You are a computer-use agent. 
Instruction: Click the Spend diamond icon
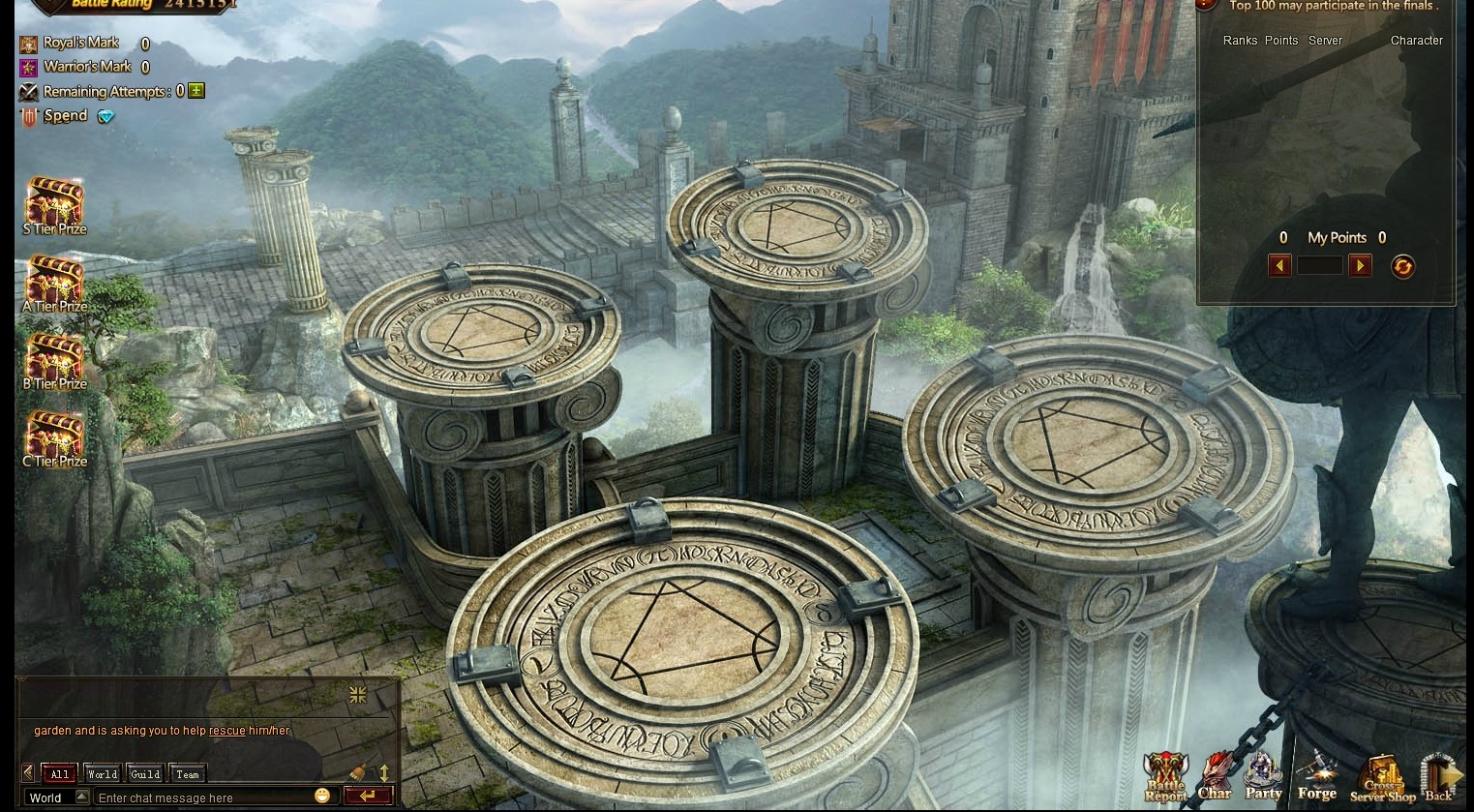(105, 117)
